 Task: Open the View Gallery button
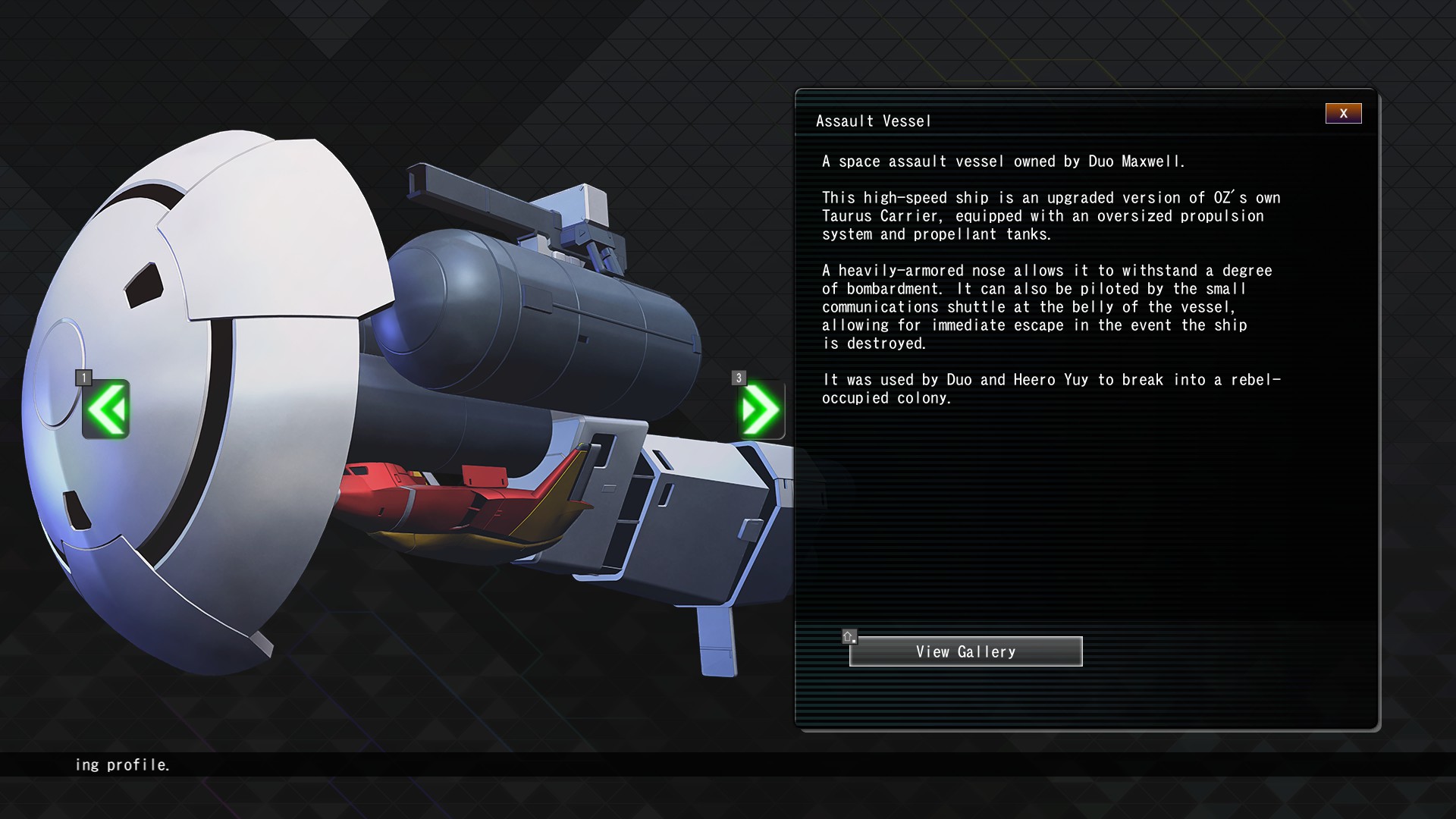[965, 651]
